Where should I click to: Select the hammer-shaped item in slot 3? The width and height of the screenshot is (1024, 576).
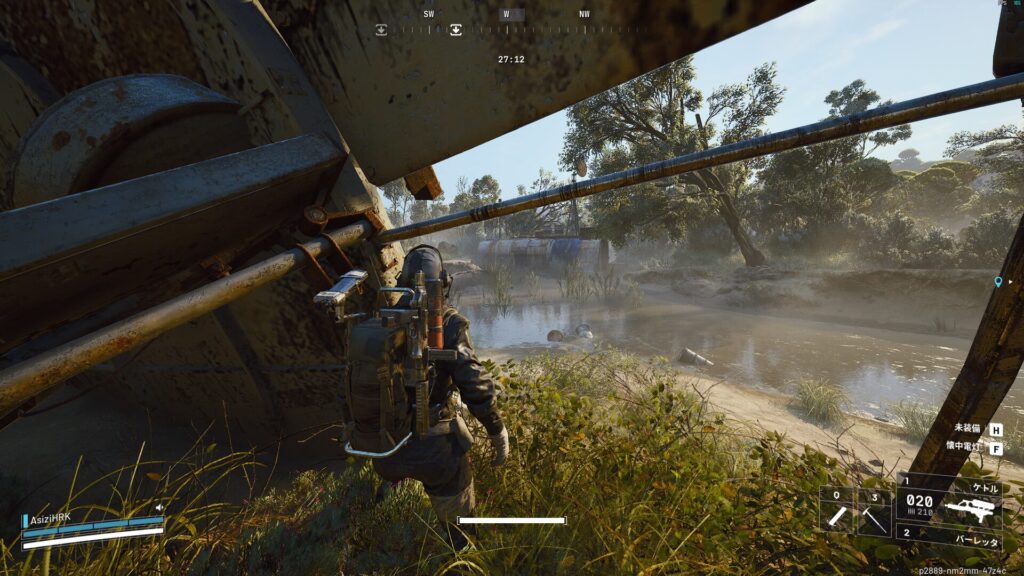point(874,512)
